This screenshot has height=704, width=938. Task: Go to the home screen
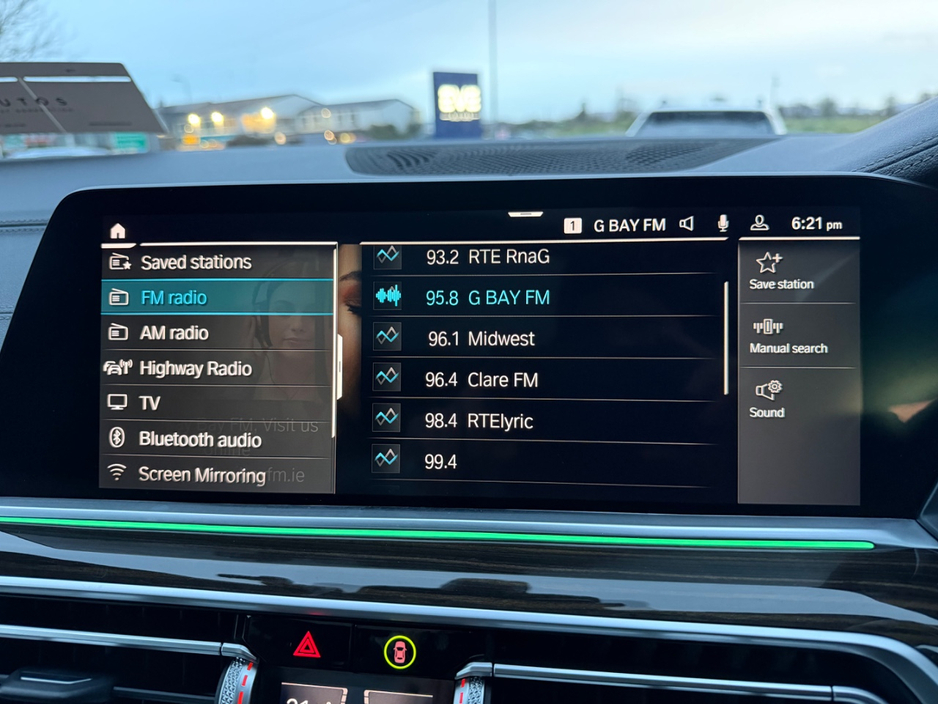tap(118, 231)
